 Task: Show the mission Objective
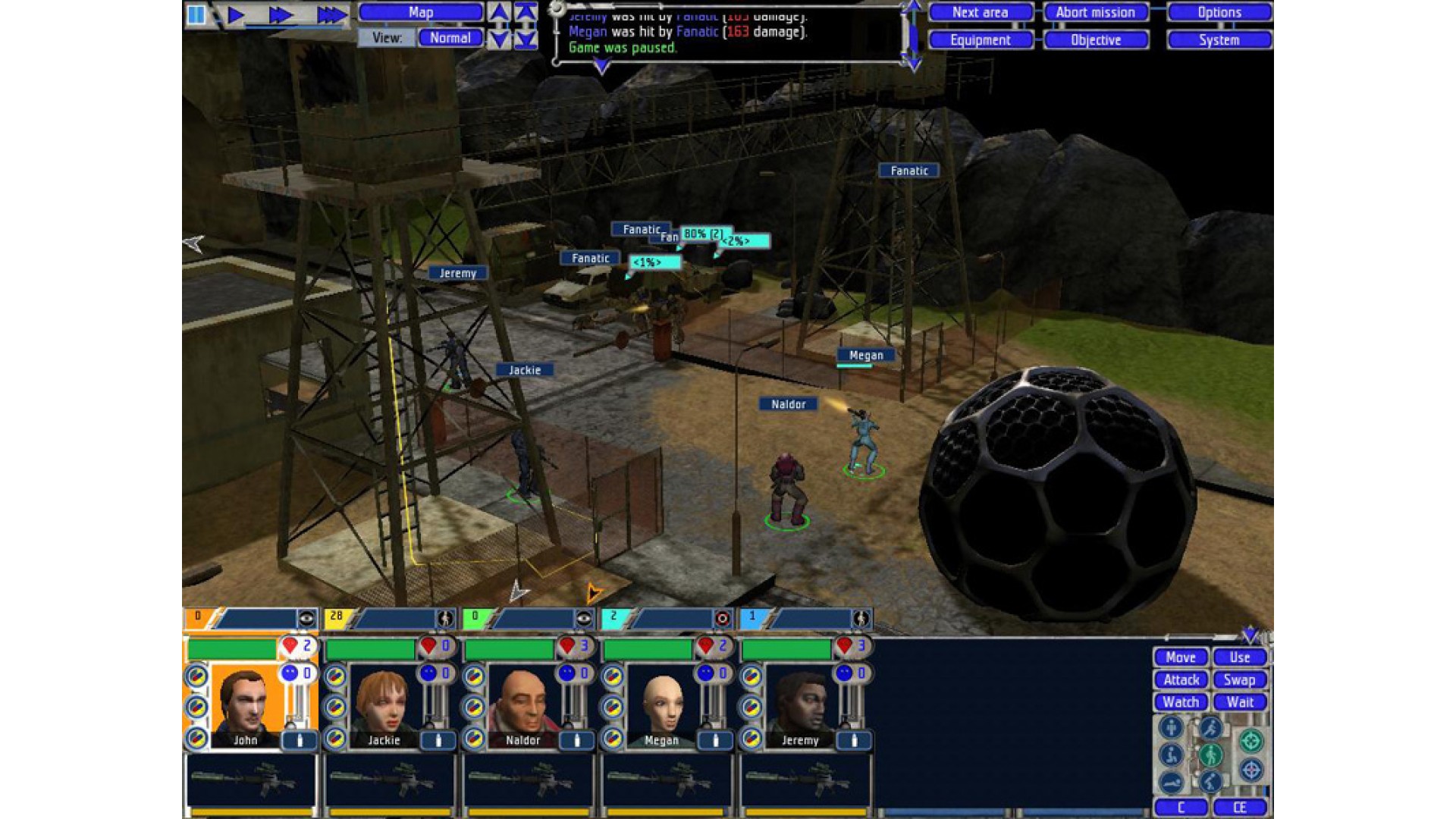click(x=1095, y=40)
